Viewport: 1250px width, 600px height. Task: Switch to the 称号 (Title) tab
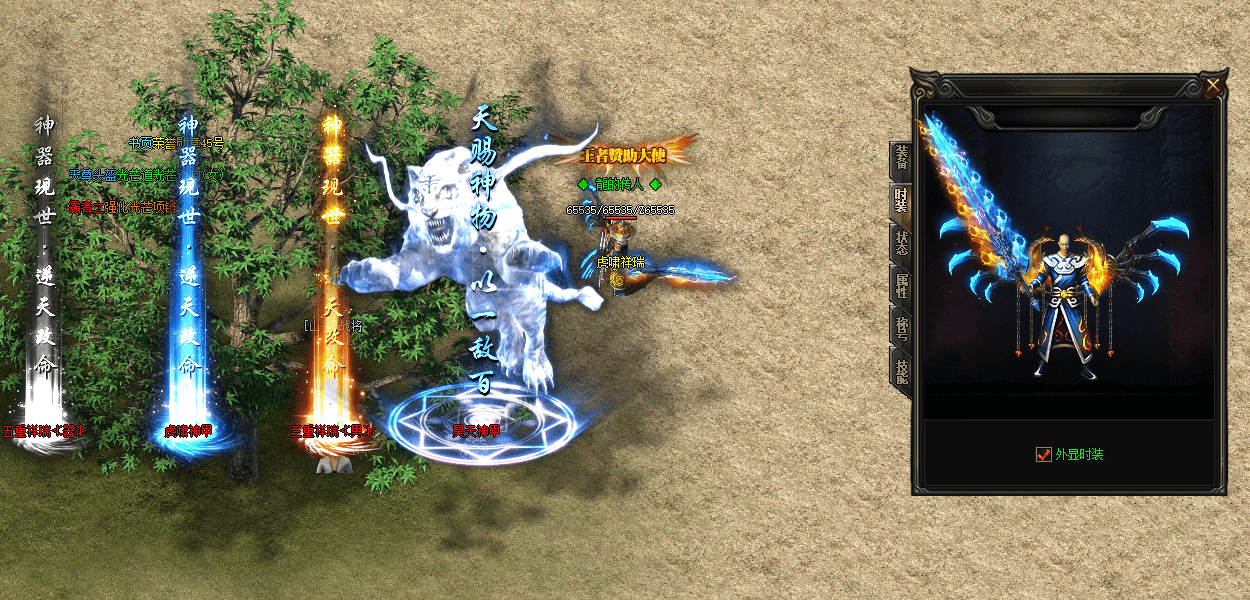pyautogui.click(x=901, y=327)
